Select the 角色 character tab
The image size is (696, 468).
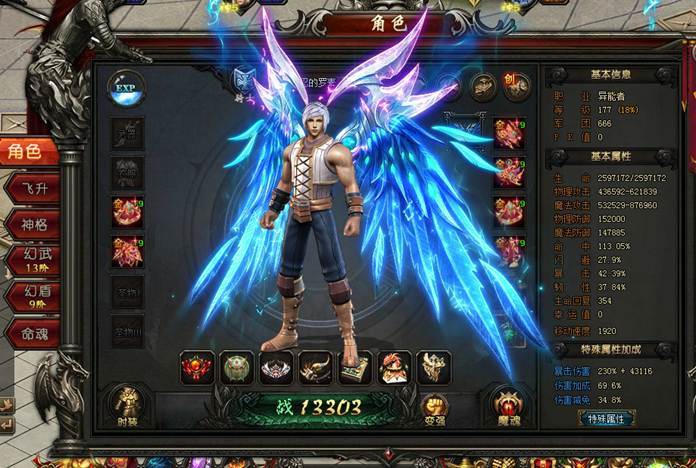[27, 151]
